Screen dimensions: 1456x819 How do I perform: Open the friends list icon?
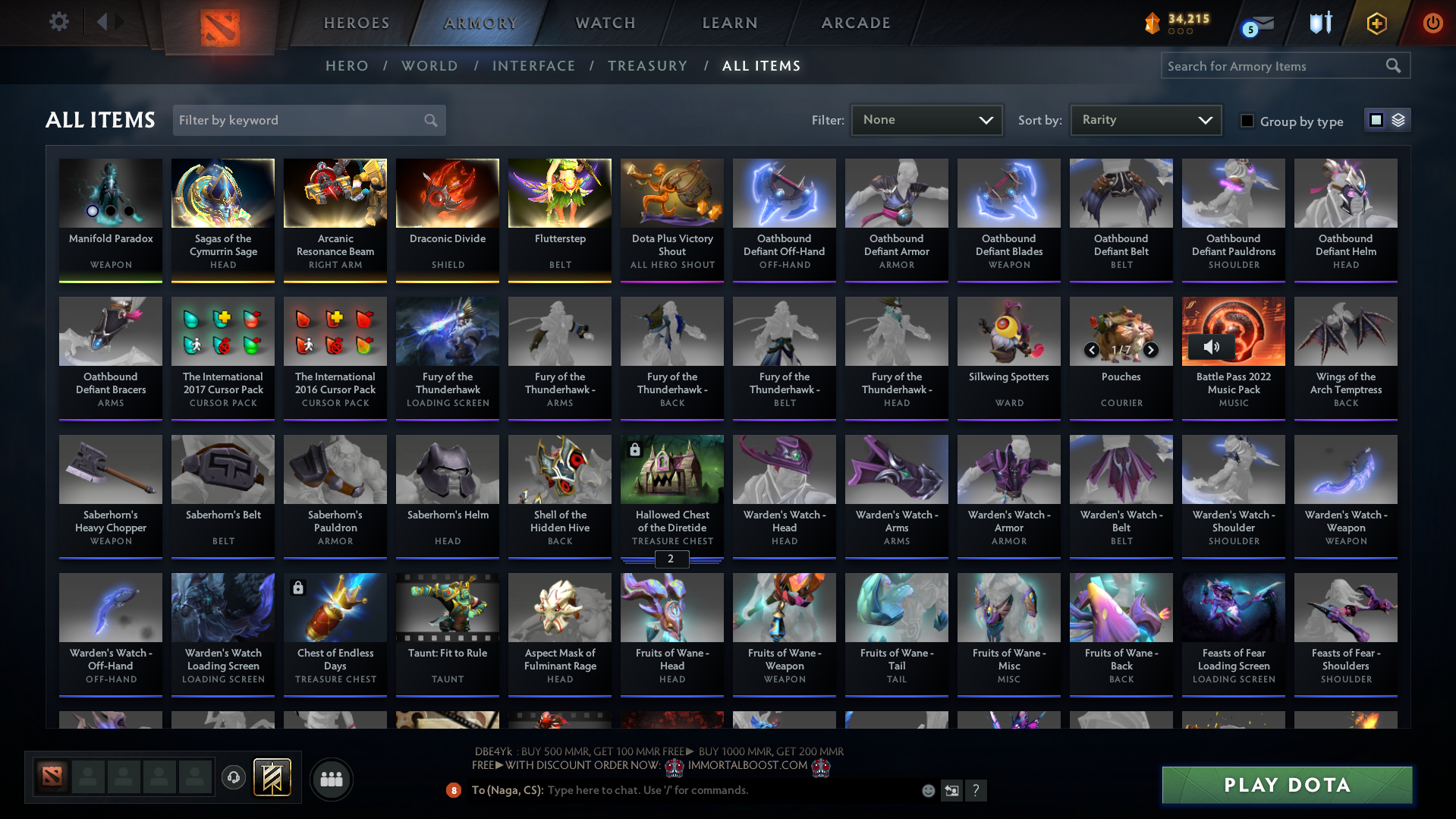pos(330,779)
